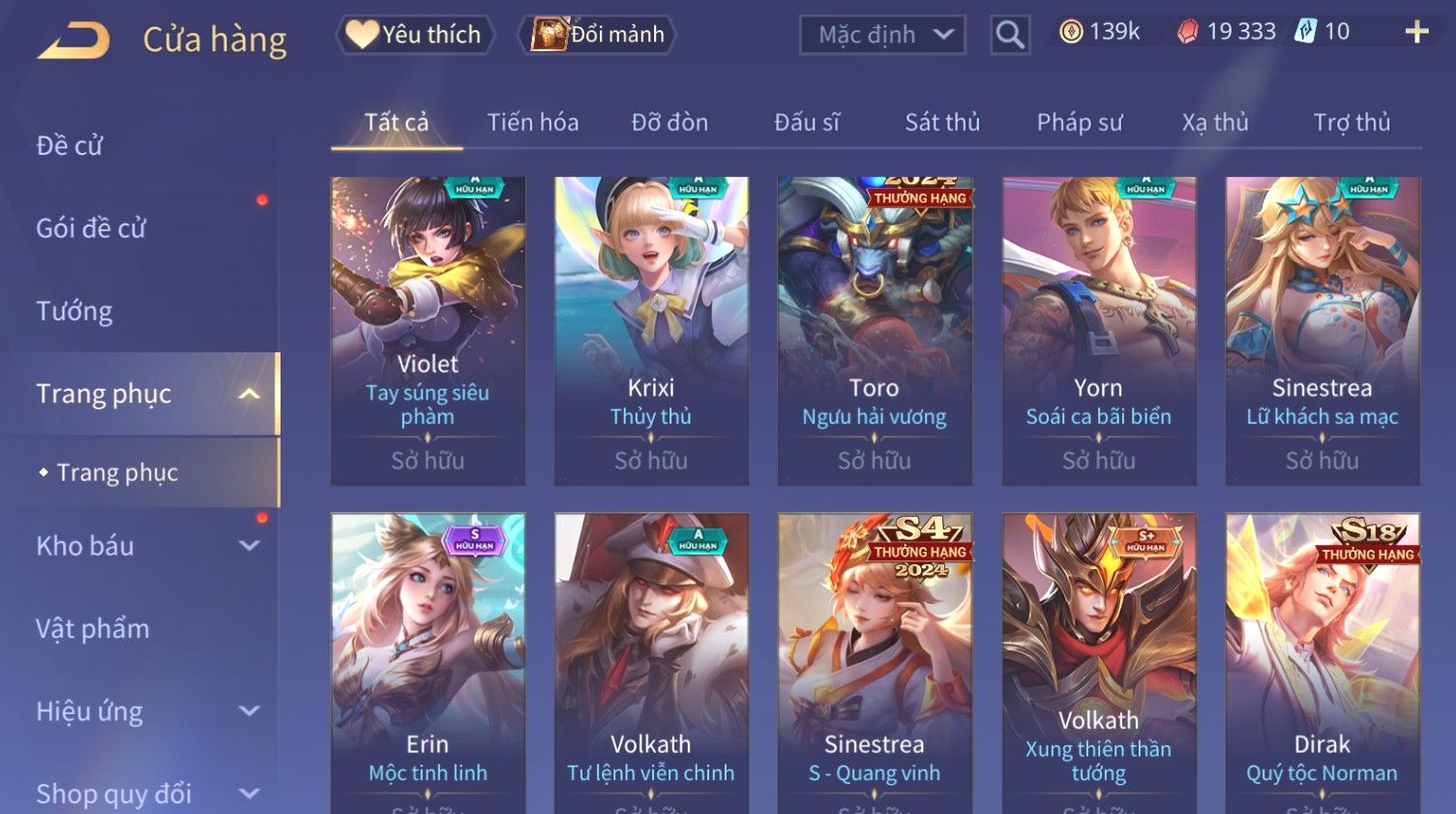Open the Mặc định sort dropdown
1456x814 pixels.
coord(882,35)
